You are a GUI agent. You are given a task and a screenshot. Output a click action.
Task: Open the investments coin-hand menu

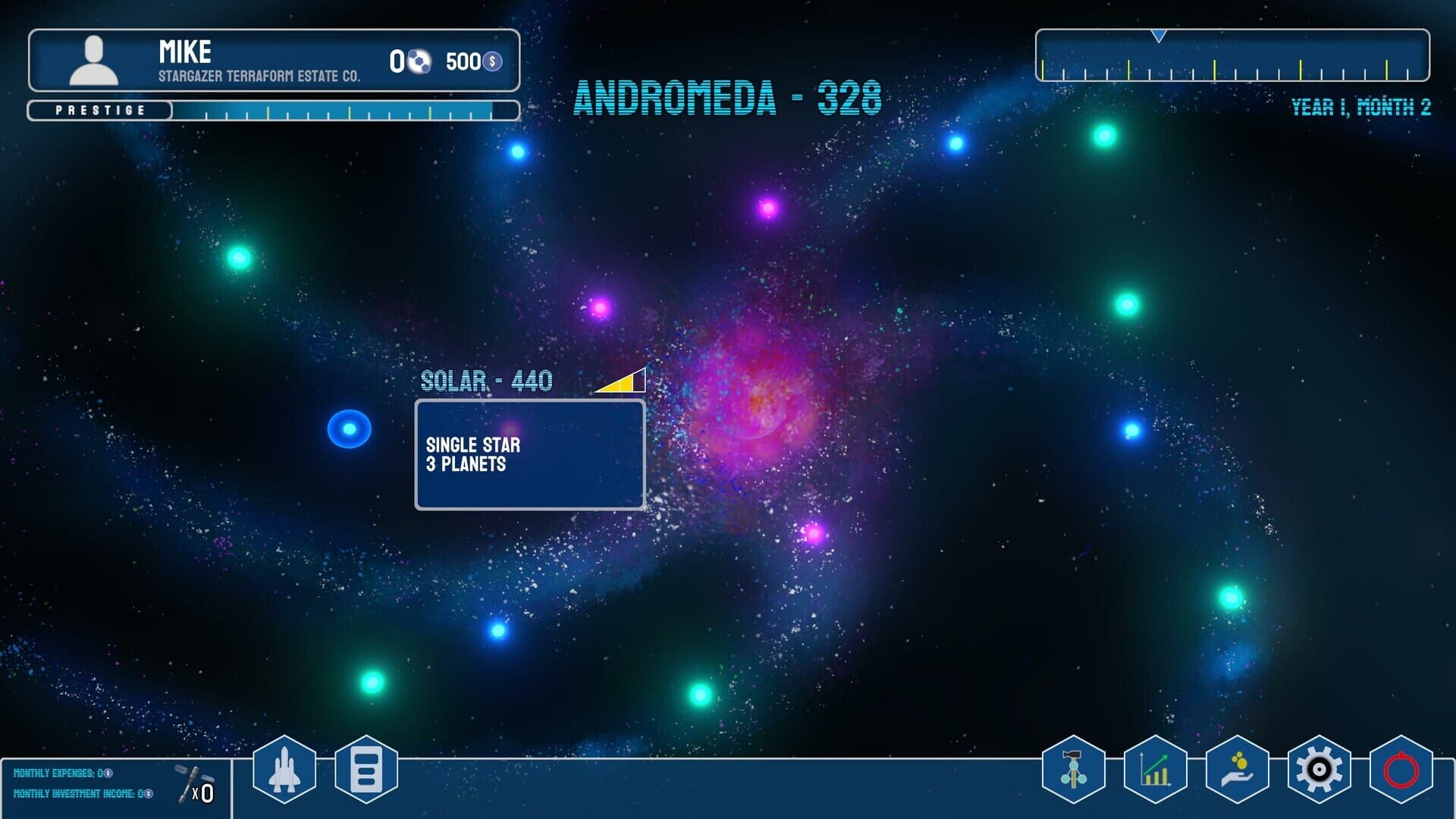point(1236,768)
